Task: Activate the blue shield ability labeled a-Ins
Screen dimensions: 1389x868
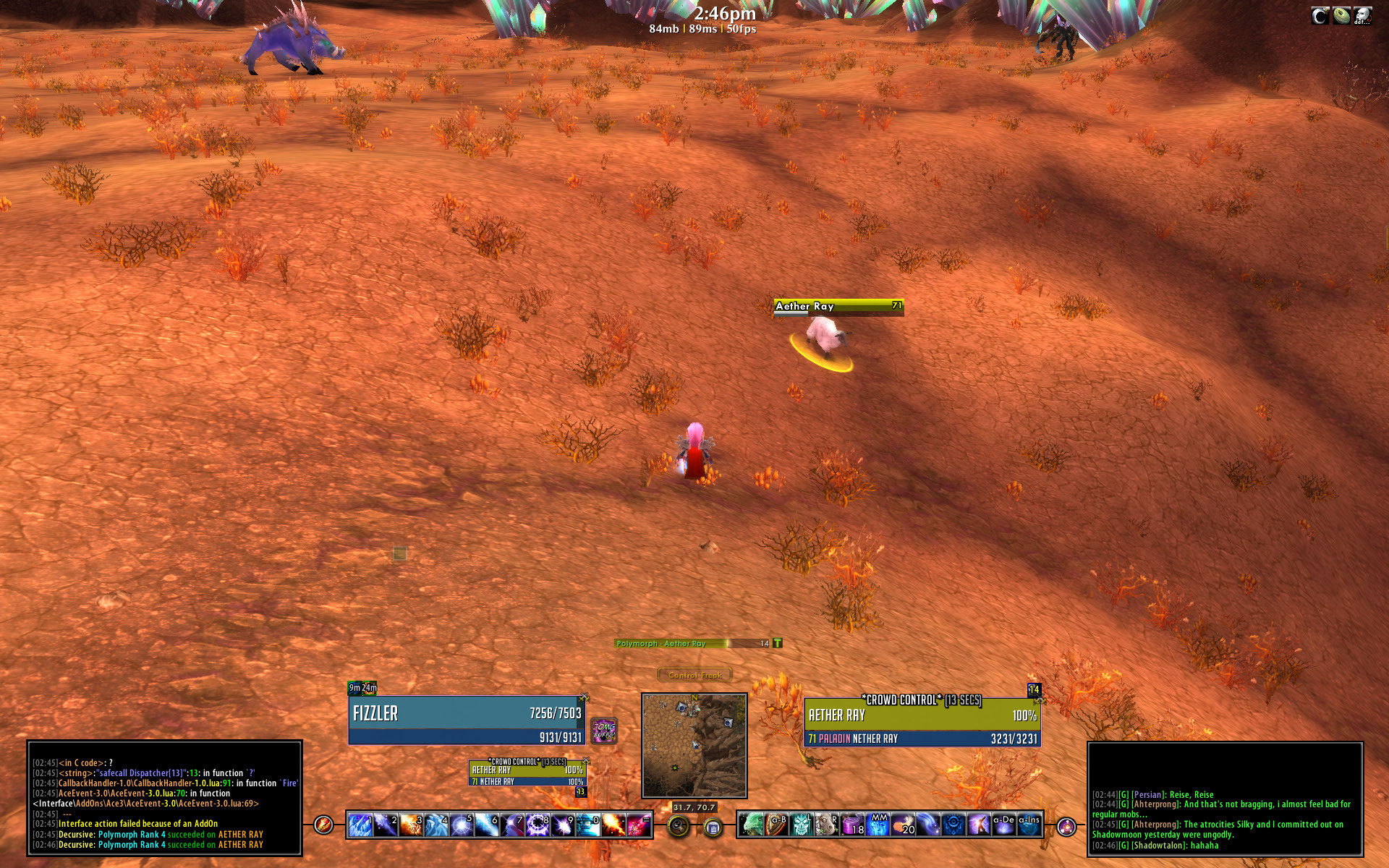Action: (x=1029, y=825)
